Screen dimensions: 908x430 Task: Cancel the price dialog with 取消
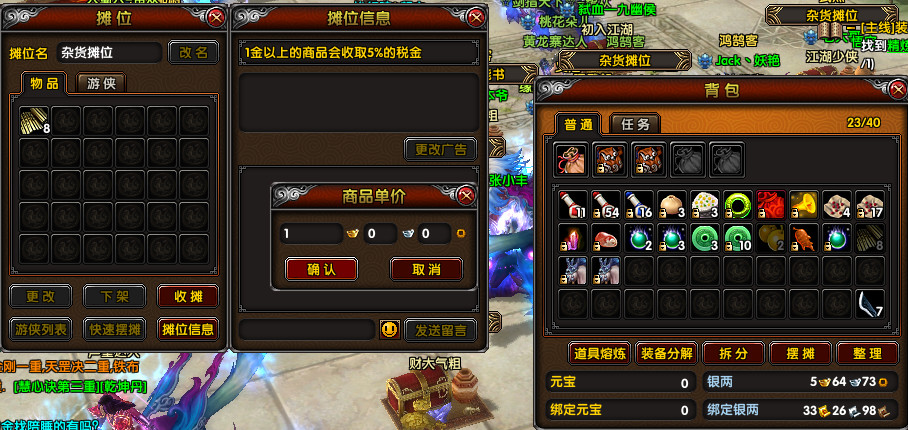click(426, 269)
